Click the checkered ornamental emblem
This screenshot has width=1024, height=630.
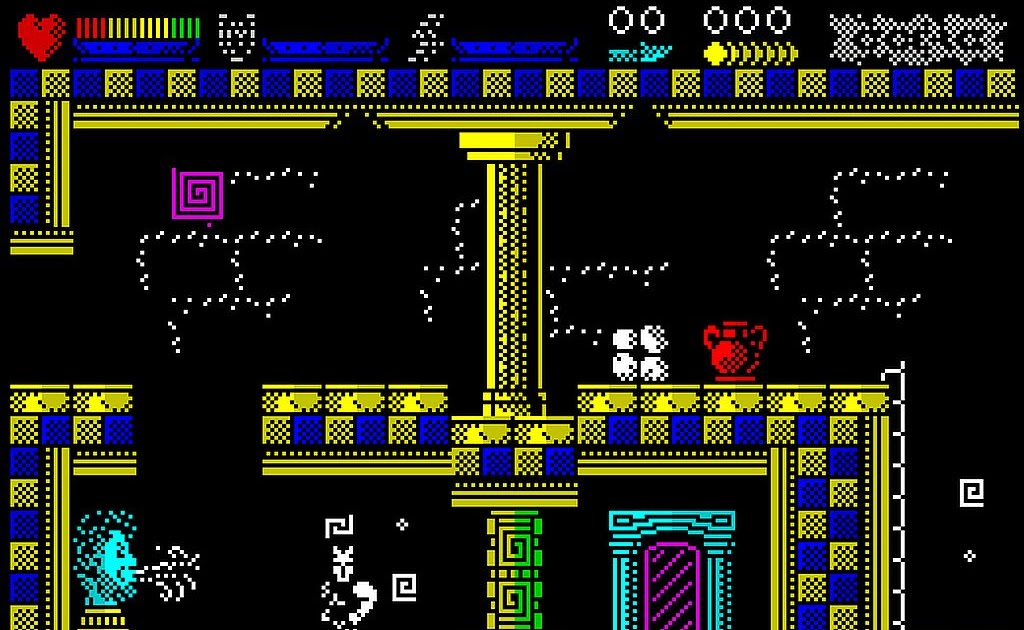(x=917, y=38)
